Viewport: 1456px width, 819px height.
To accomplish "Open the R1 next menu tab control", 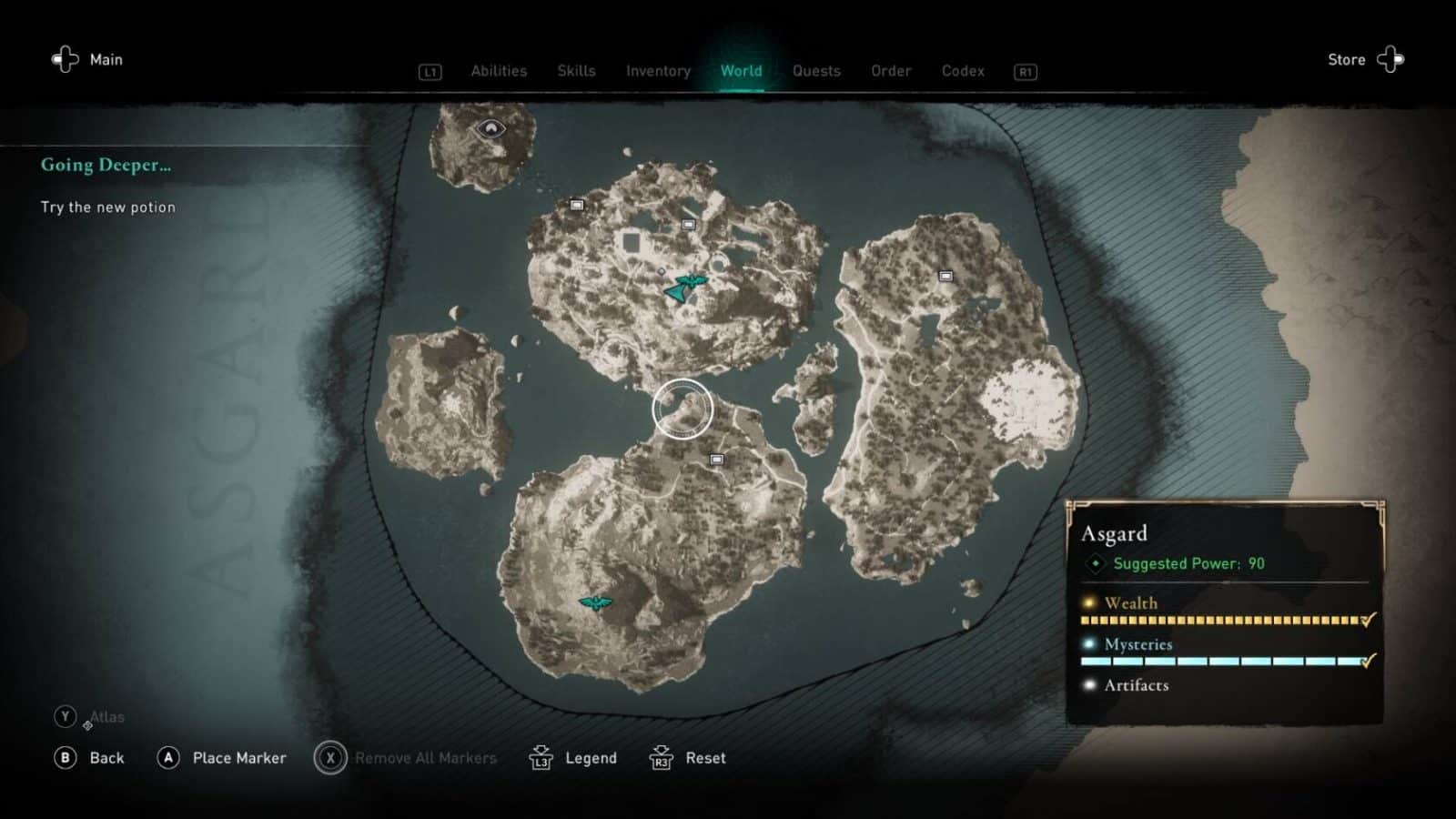I will 1025,71.
